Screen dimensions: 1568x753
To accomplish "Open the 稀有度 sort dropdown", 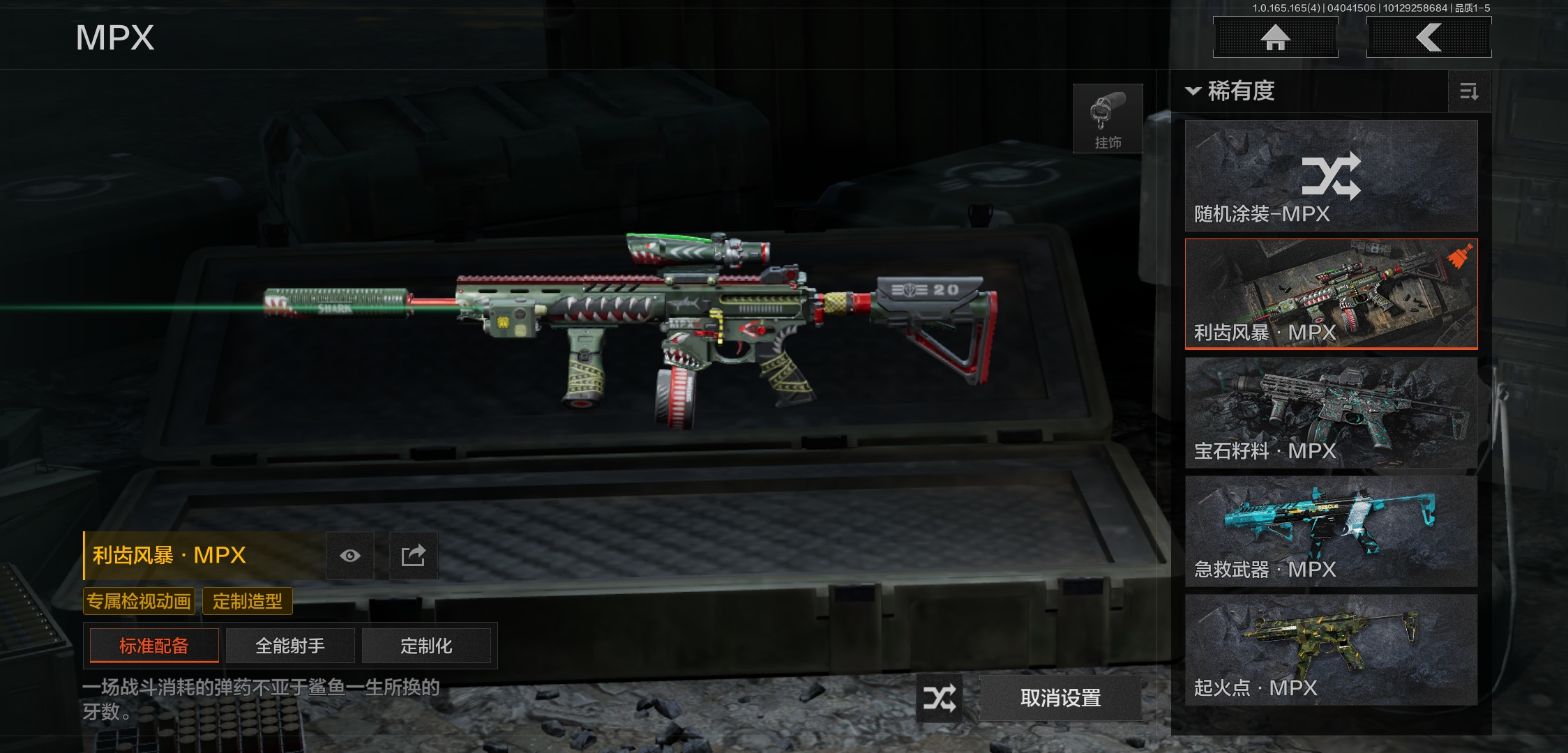I will click(x=1232, y=91).
